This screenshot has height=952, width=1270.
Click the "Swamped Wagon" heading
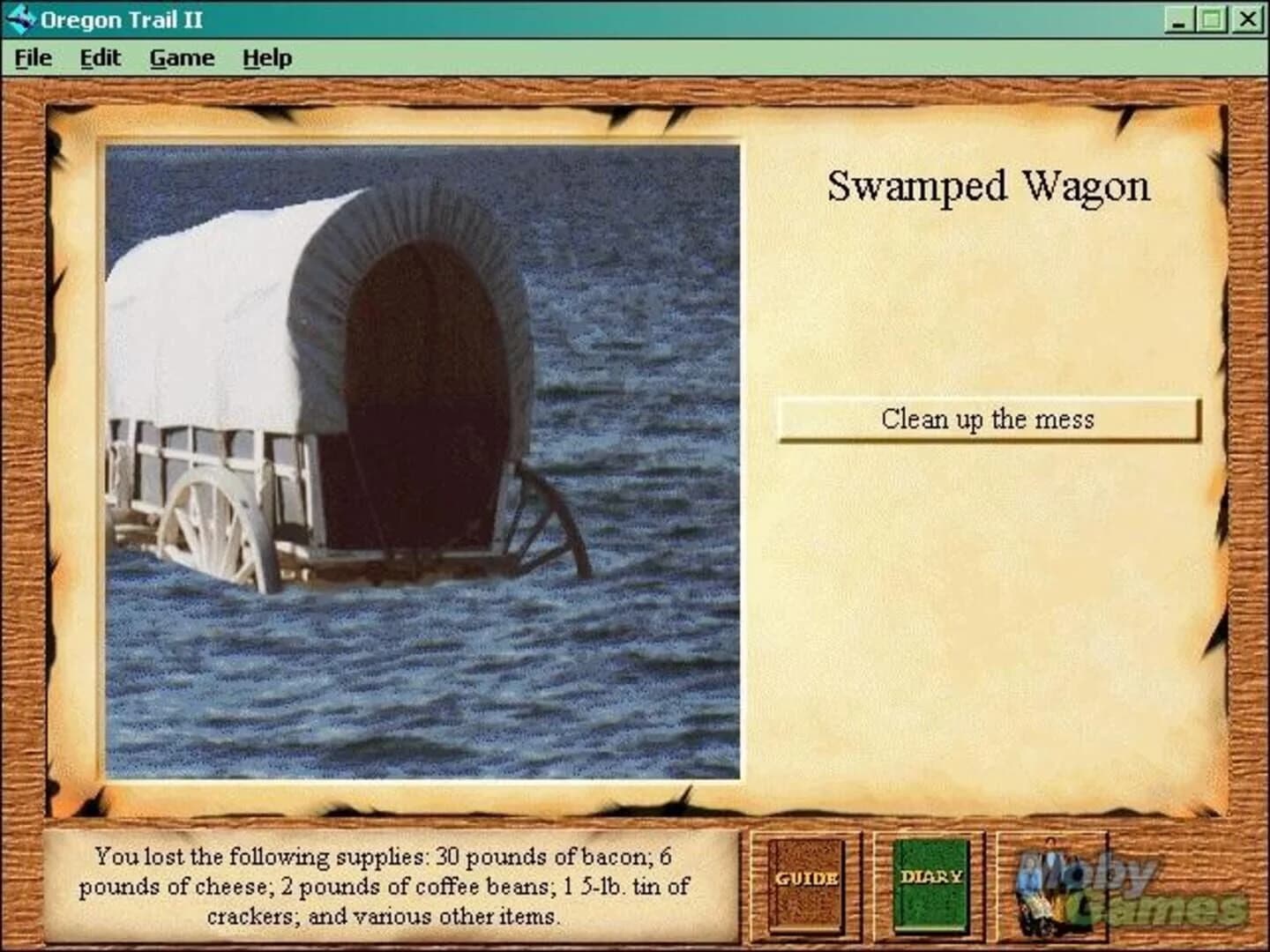[988, 186]
